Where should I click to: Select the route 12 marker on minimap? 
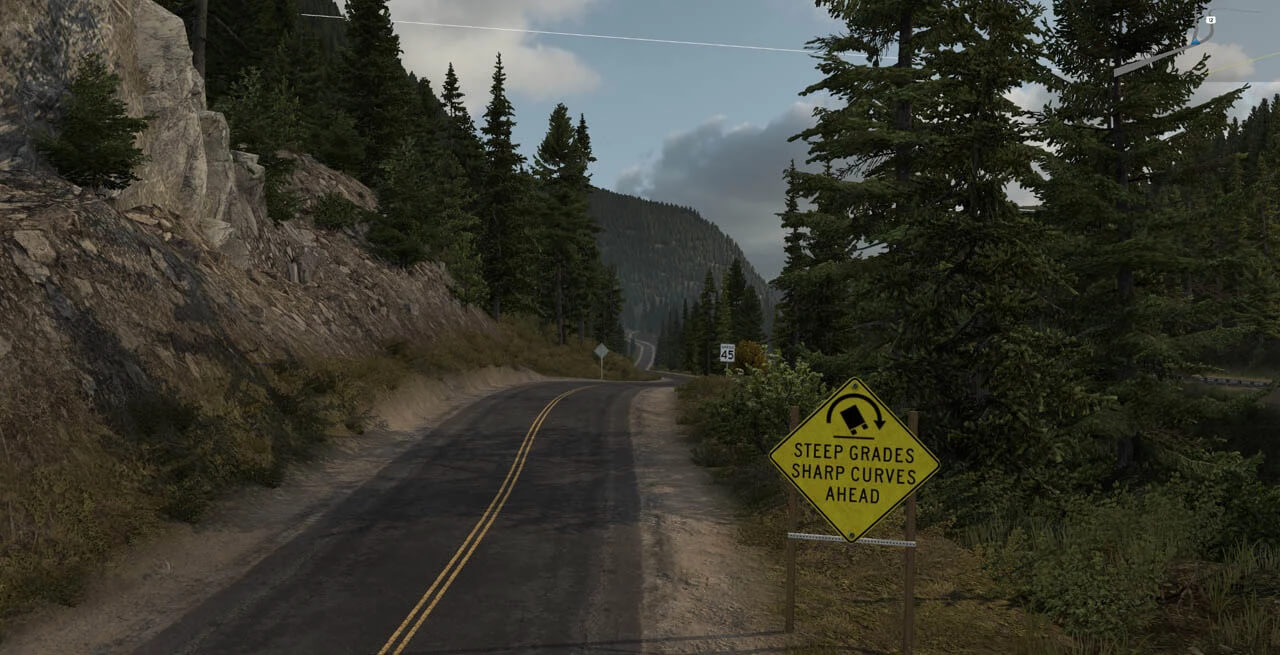(x=1211, y=20)
